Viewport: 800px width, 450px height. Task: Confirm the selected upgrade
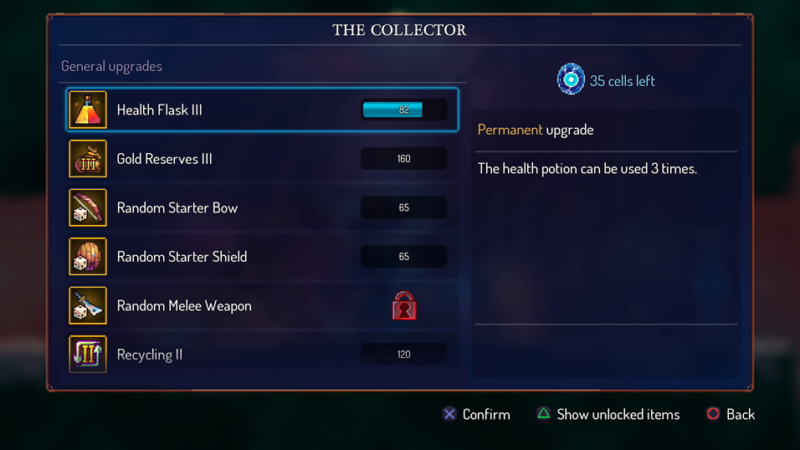[476, 414]
